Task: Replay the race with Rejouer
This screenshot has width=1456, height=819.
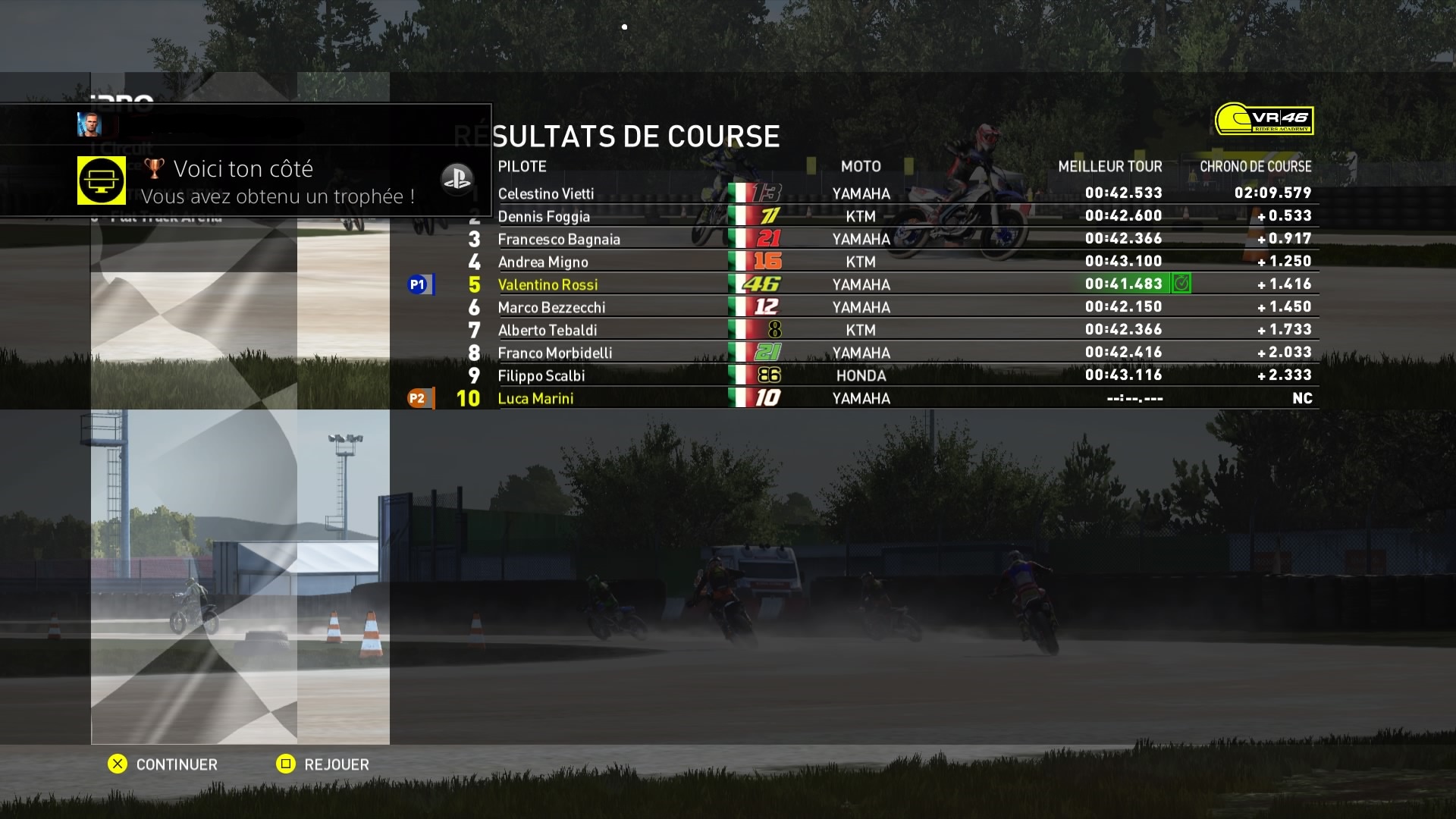Action: pyautogui.click(x=323, y=764)
